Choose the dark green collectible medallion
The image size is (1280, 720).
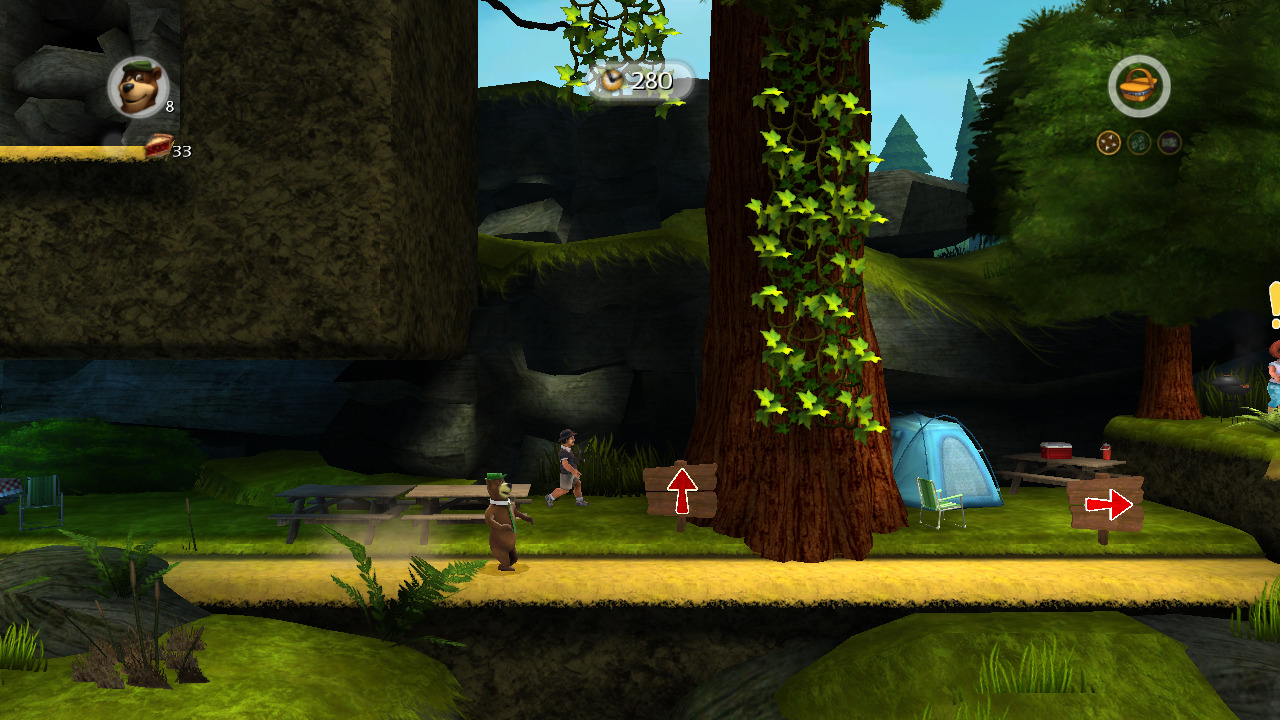1139,143
